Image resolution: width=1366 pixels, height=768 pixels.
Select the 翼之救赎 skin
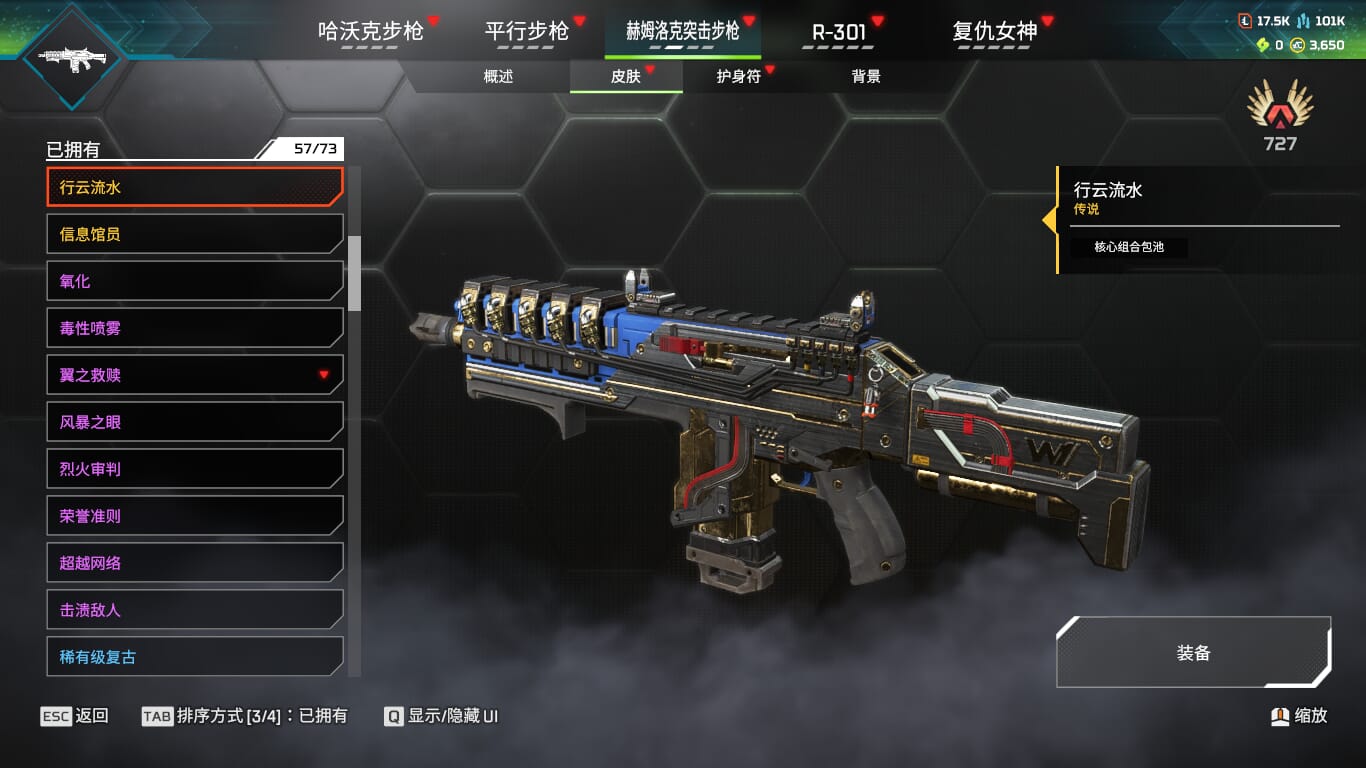click(x=195, y=375)
